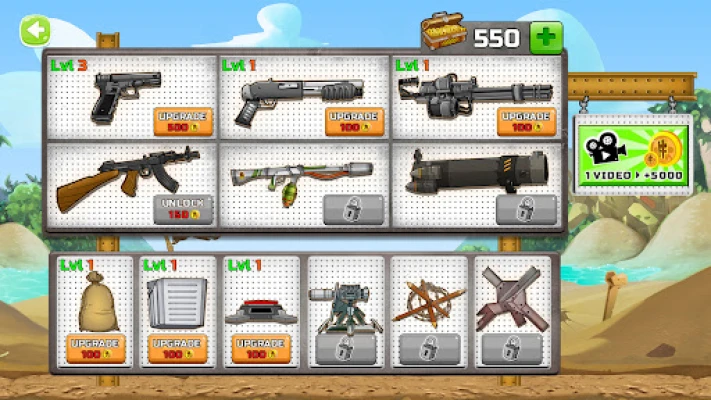This screenshot has height=400, width=711.
Task: Select the locked auto turret padlock
Action: click(345, 349)
